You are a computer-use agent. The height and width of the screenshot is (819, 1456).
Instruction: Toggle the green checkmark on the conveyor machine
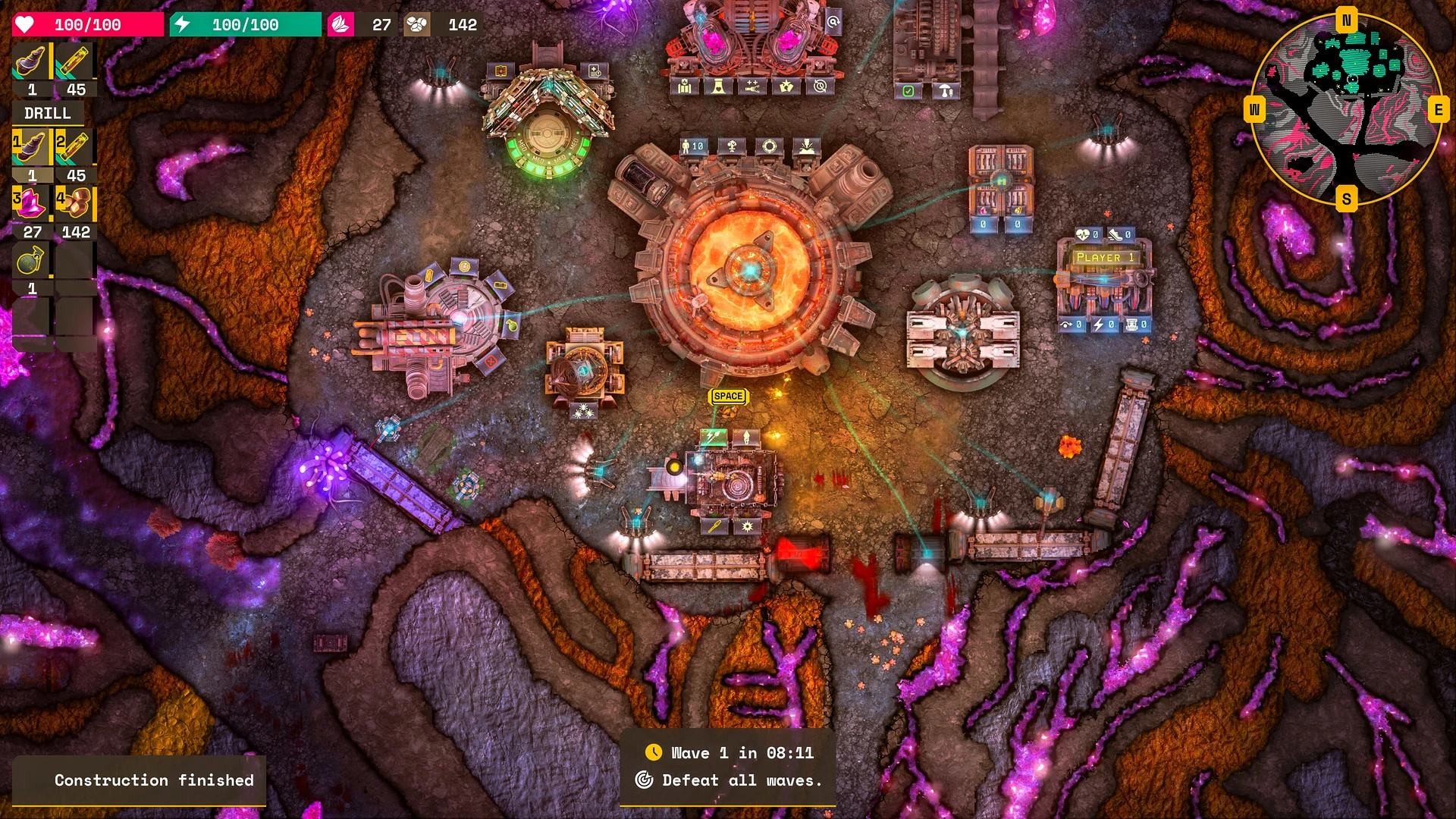(x=908, y=92)
